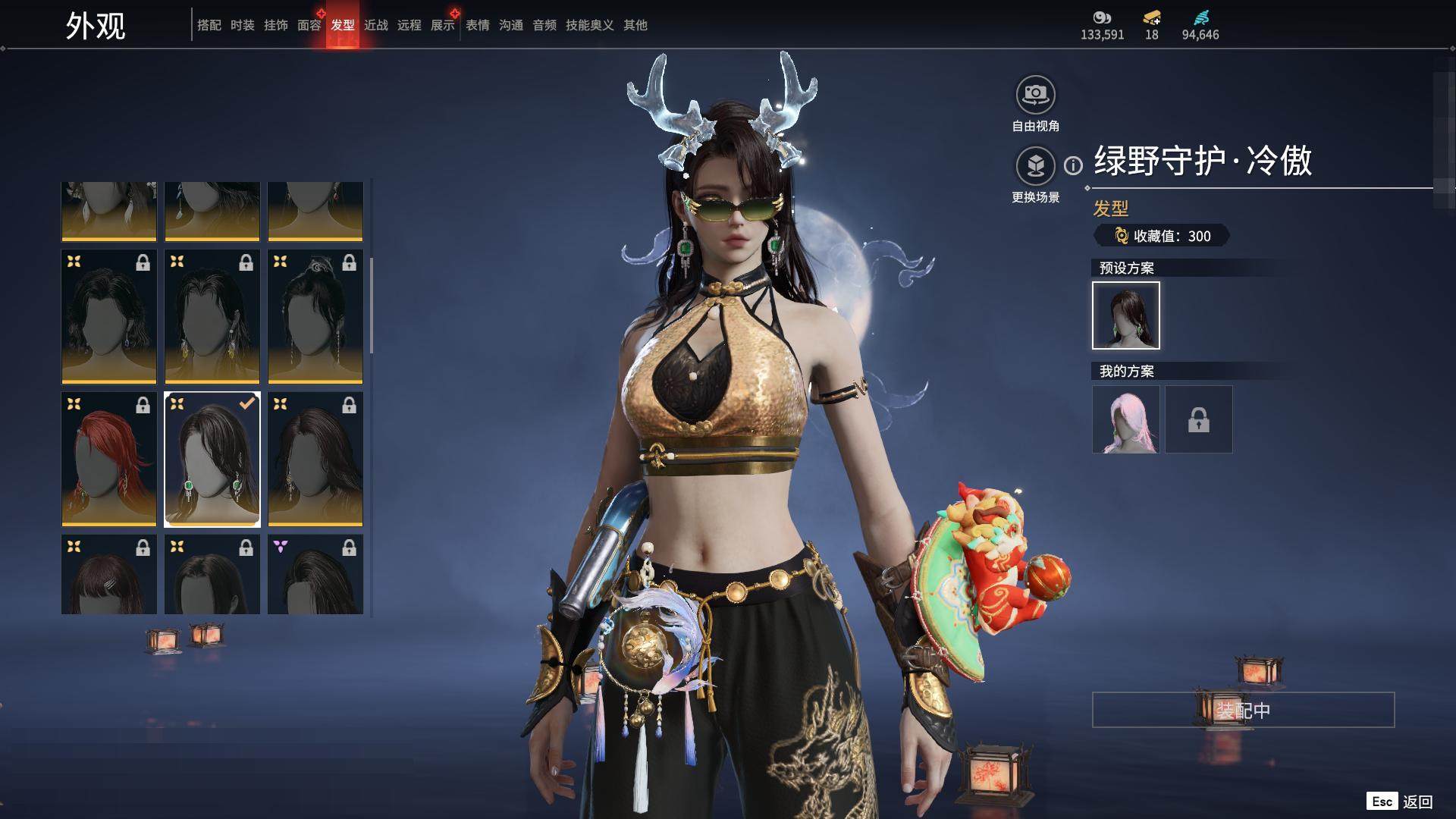Switch to the 搭配 tab
This screenshot has width=1456, height=819.
(209, 25)
